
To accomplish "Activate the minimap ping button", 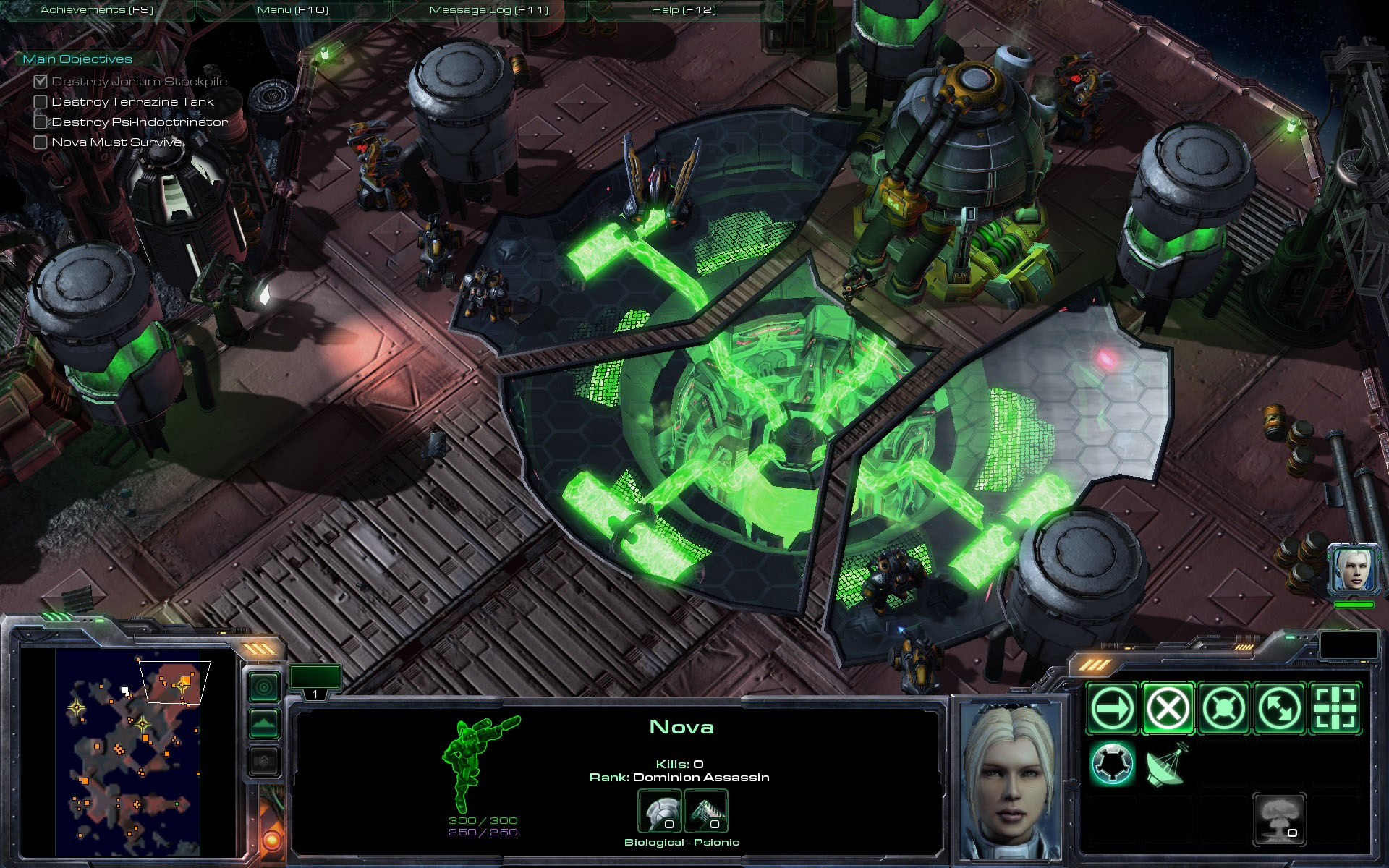I will [x=264, y=686].
